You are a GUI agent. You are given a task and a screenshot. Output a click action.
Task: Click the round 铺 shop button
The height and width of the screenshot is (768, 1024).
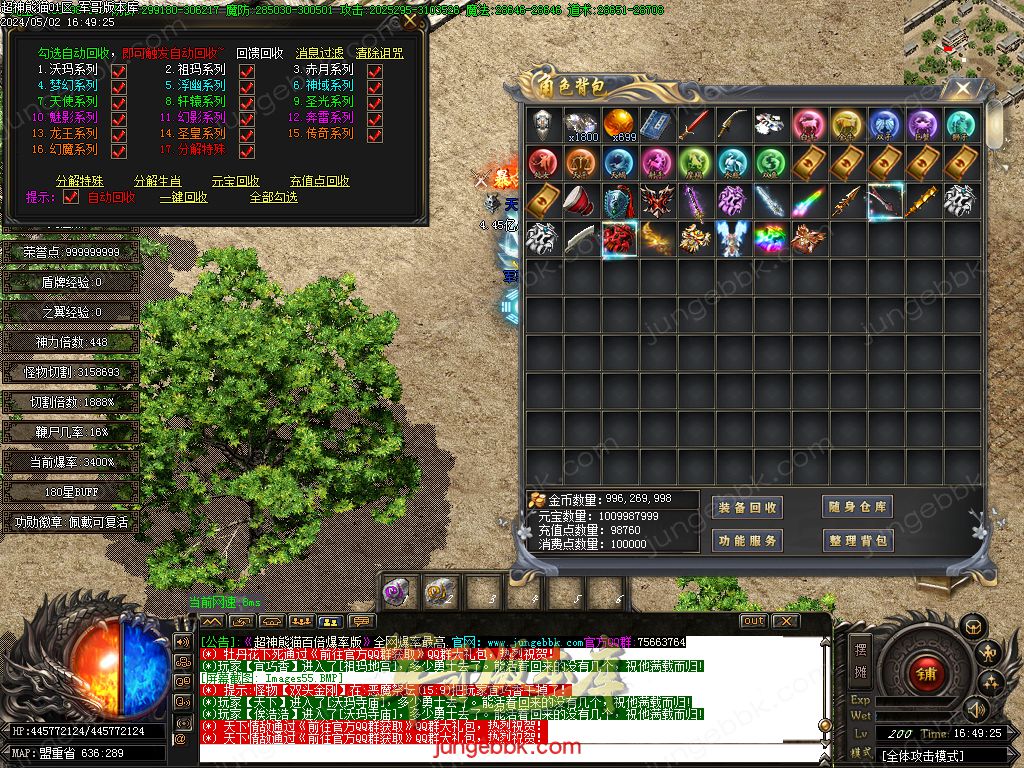(x=926, y=673)
